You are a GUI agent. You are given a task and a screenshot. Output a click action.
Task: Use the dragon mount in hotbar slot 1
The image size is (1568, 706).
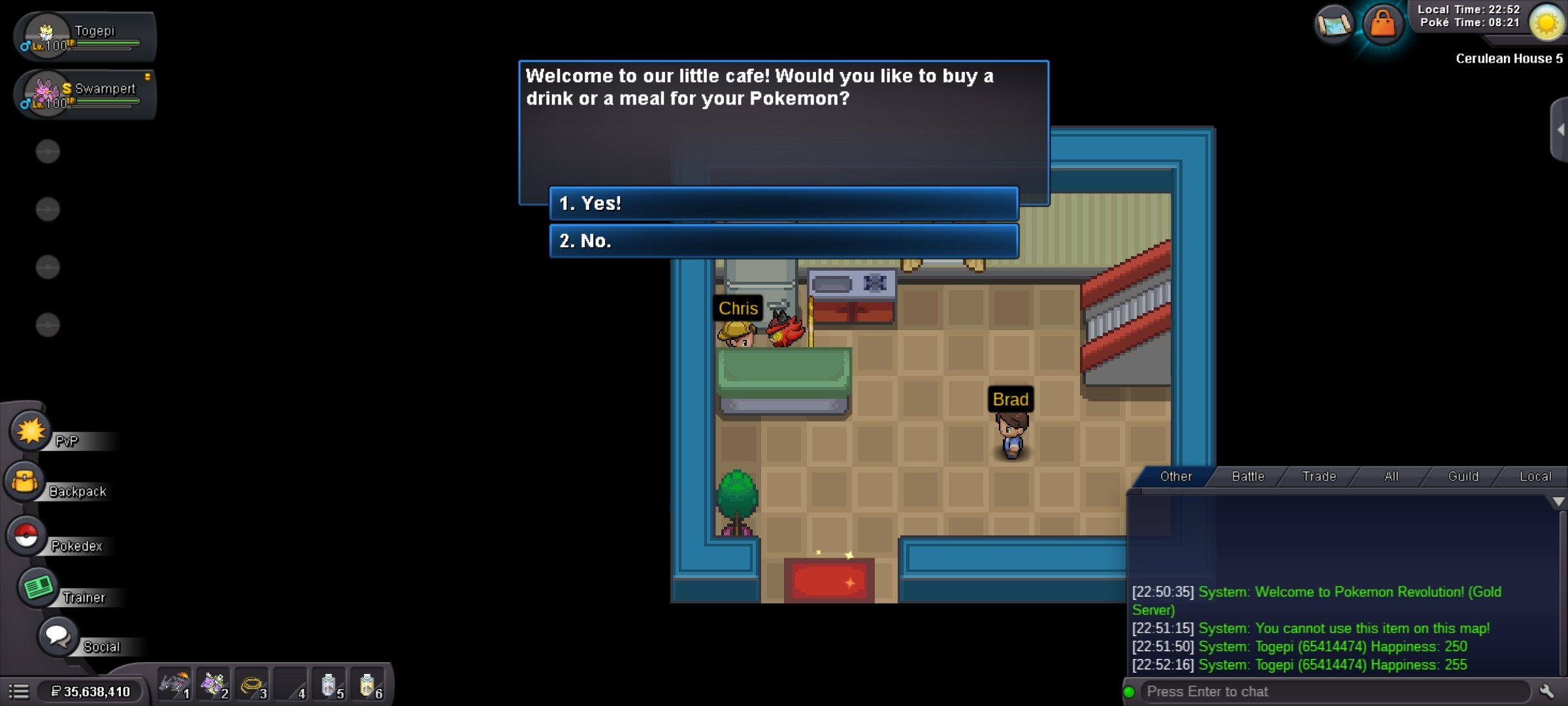coord(174,685)
